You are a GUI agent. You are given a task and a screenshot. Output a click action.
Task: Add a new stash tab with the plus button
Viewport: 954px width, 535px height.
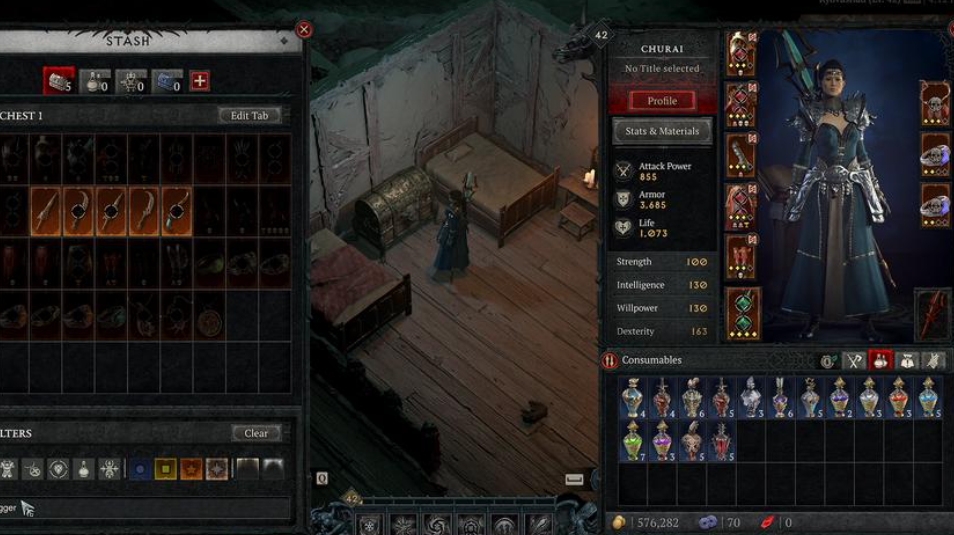200,81
